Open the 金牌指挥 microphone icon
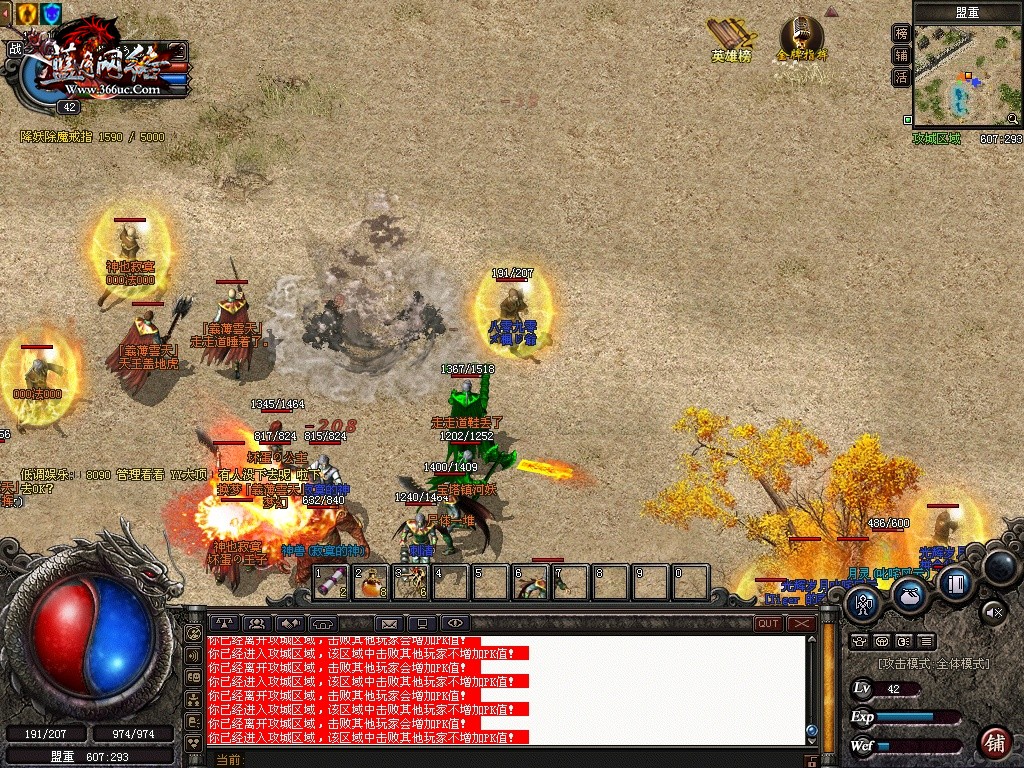The width and height of the screenshot is (1024, 768). pyautogui.click(x=802, y=38)
